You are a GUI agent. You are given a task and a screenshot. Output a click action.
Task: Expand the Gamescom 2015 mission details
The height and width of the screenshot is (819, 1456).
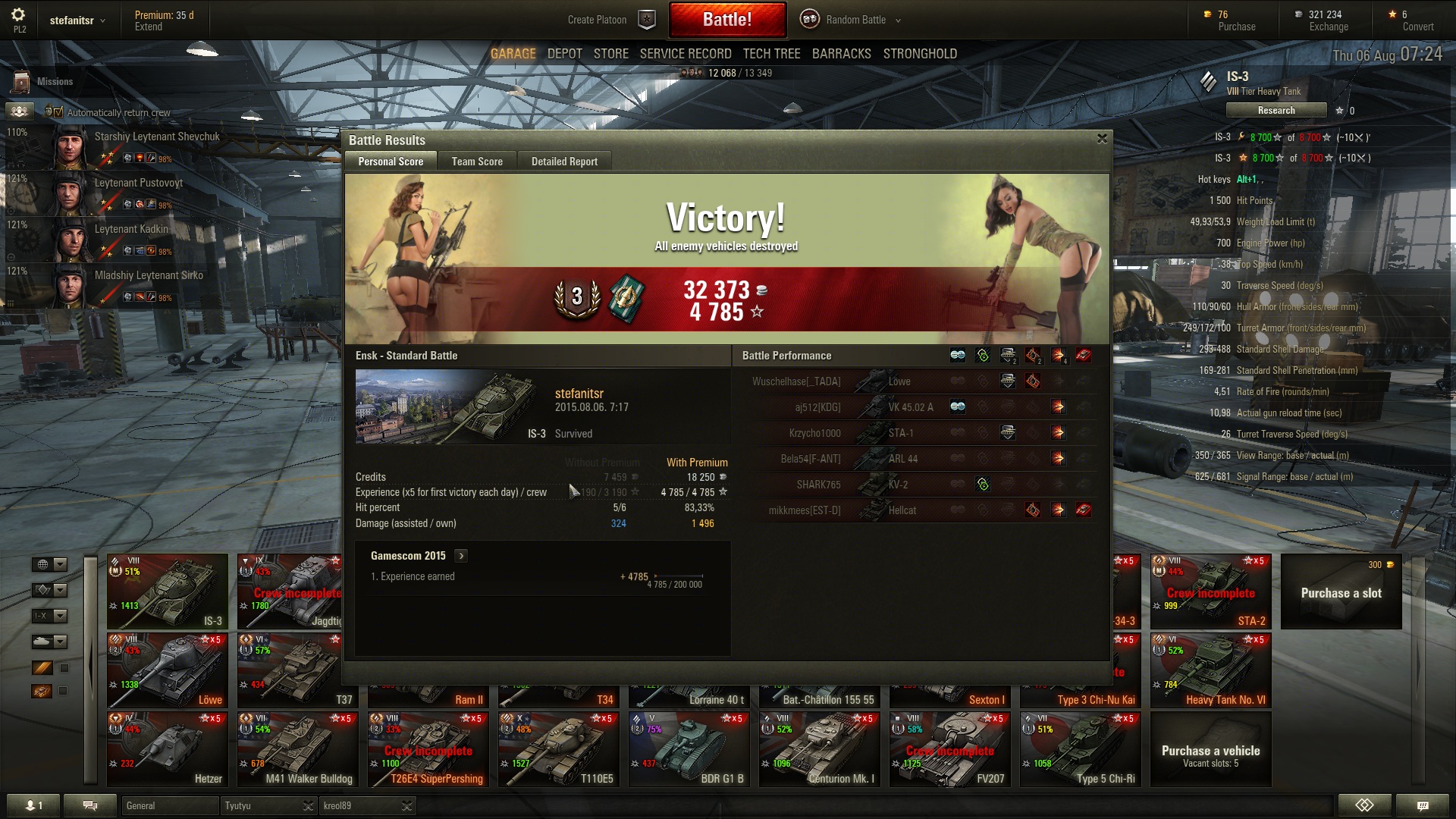[x=461, y=556]
